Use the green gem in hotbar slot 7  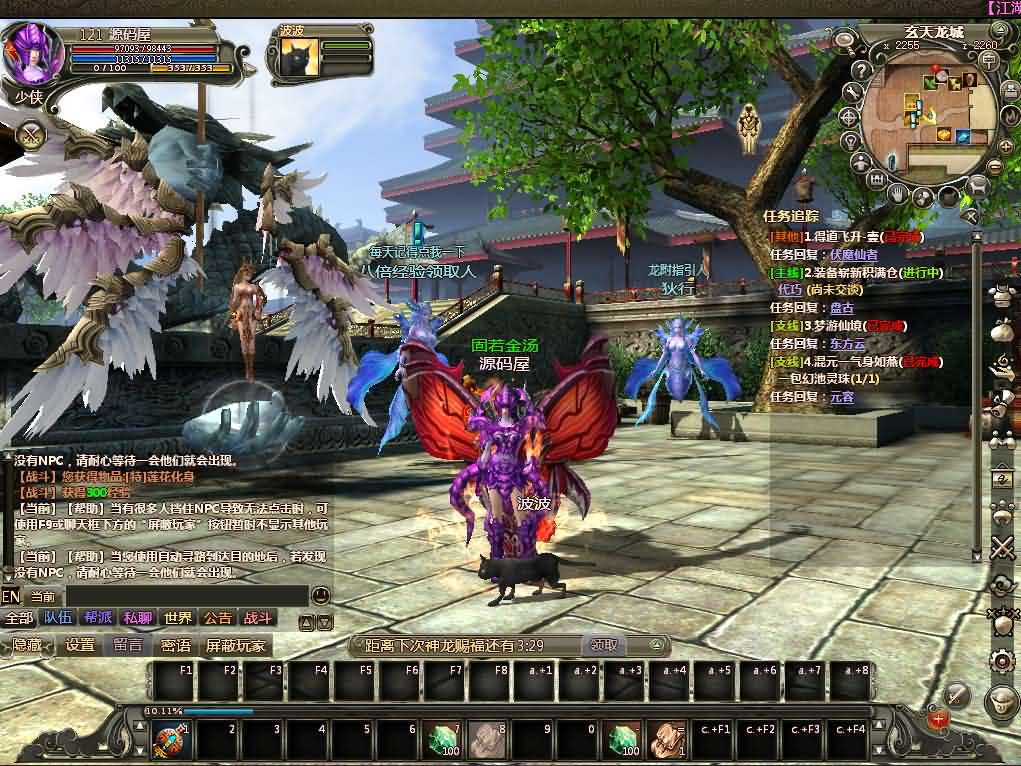coord(442,741)
